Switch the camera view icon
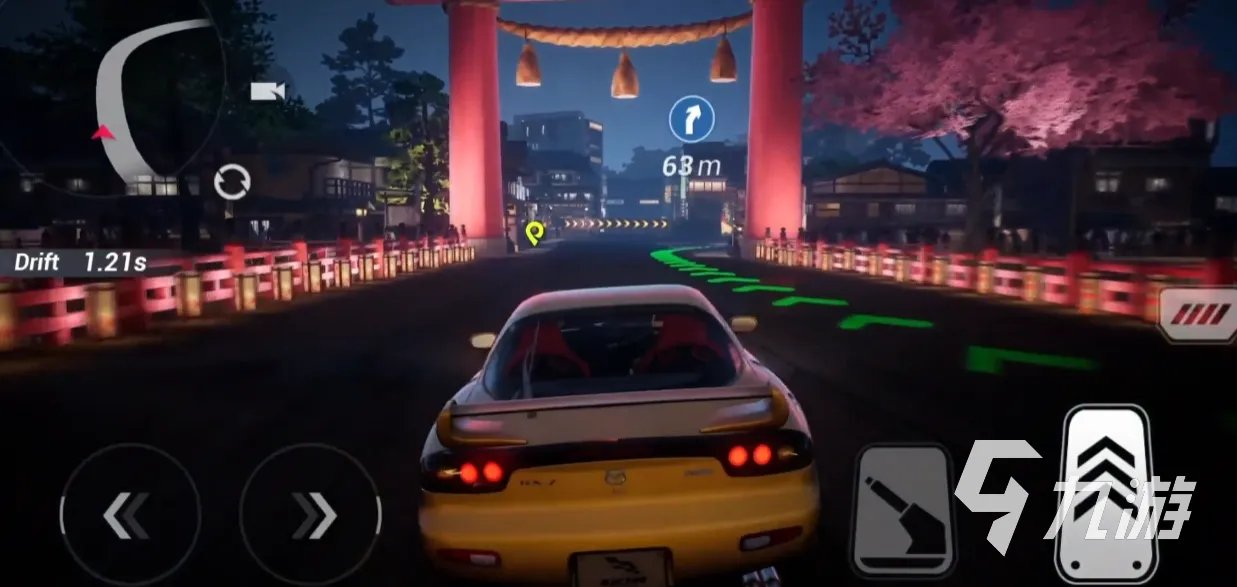Screen dimensions: 1237x587 267,91
